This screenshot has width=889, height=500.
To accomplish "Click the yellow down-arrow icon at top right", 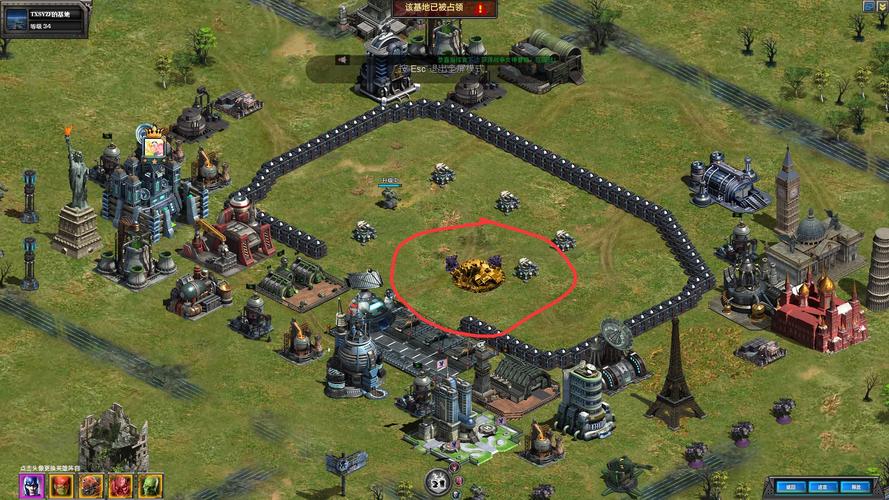I will tap(884, 6).
